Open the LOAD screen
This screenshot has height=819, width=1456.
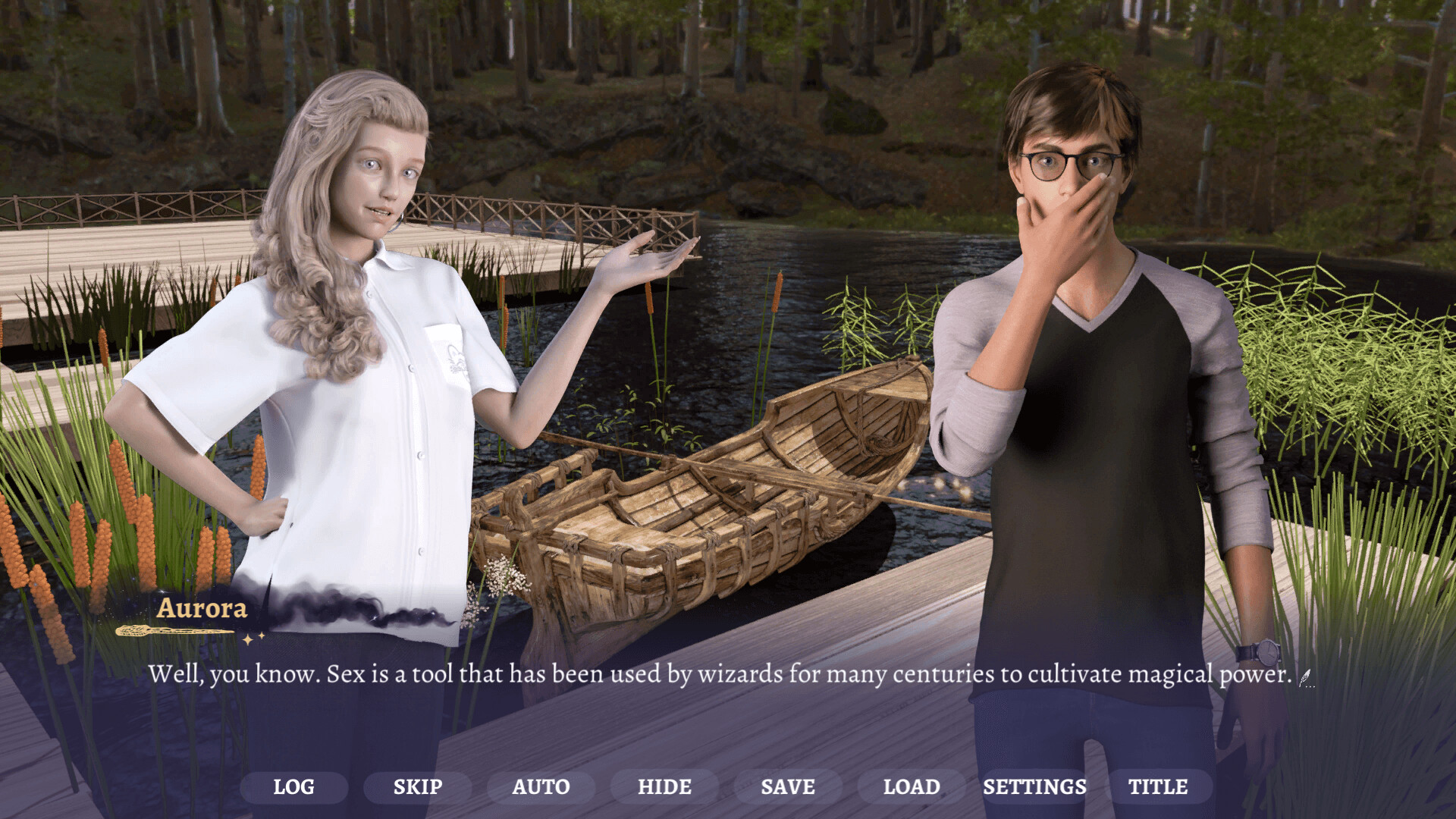pos(910,786)
